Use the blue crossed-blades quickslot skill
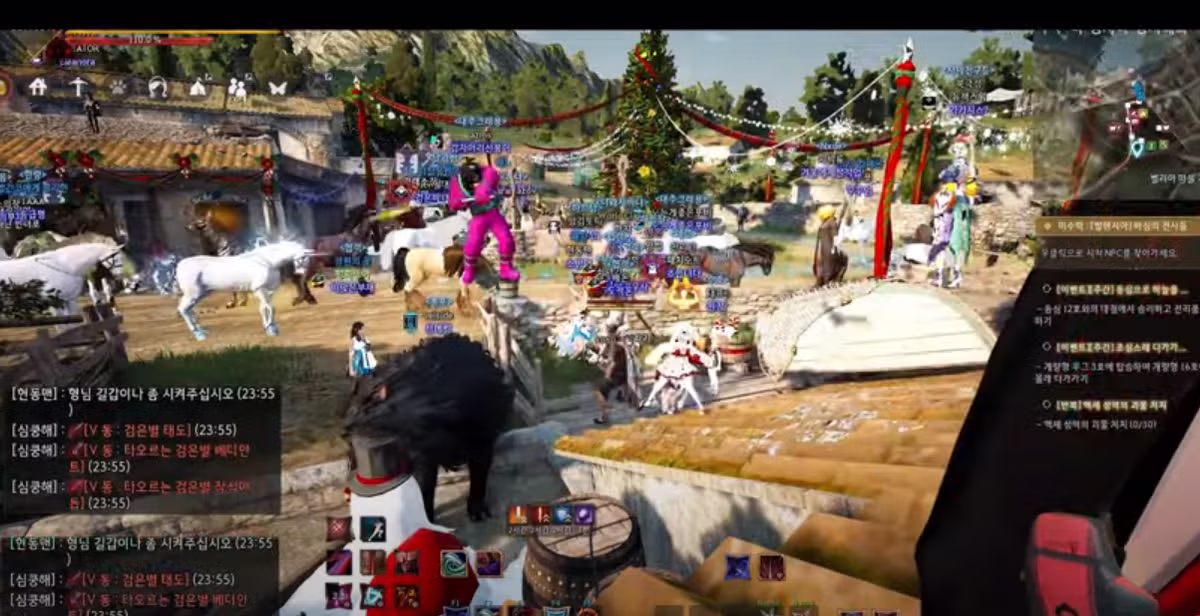1200x616 pixels. pos(738,567)
